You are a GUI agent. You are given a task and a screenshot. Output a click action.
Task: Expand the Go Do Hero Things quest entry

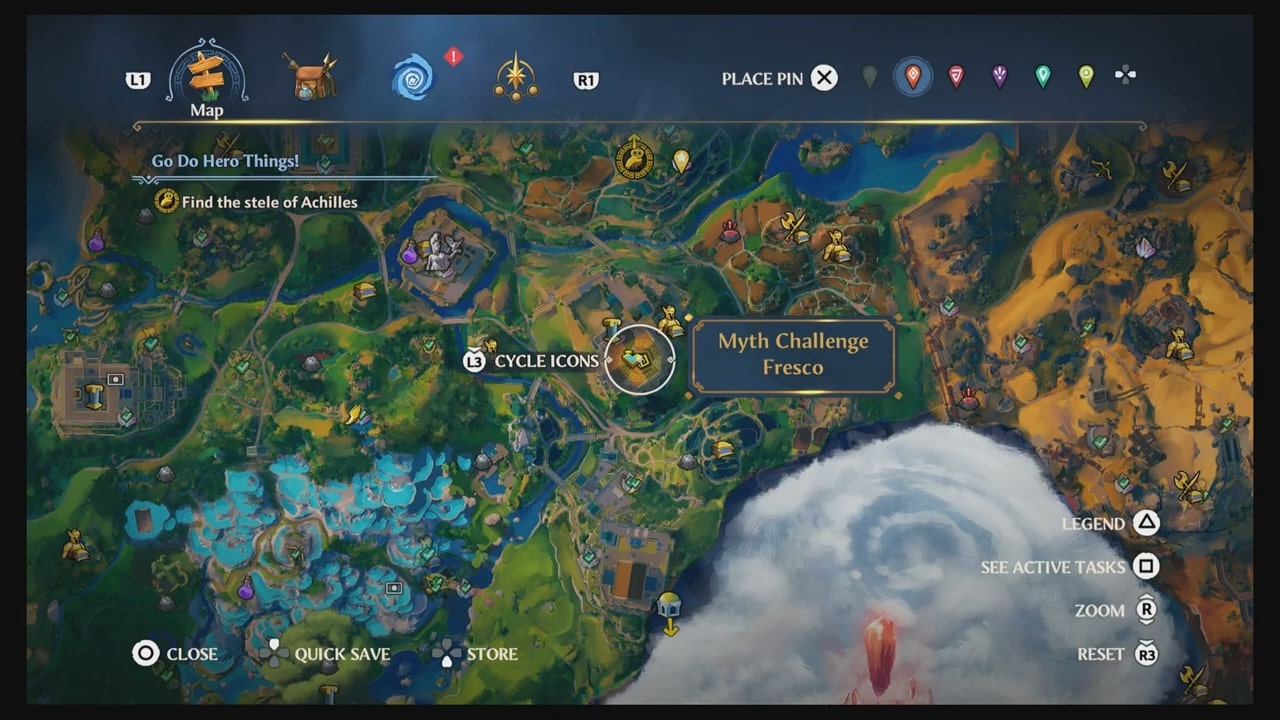[226, 161]
